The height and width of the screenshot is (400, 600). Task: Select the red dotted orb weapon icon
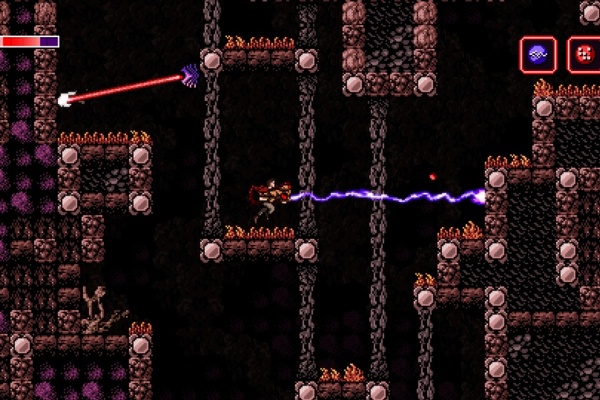coord(584,55)
